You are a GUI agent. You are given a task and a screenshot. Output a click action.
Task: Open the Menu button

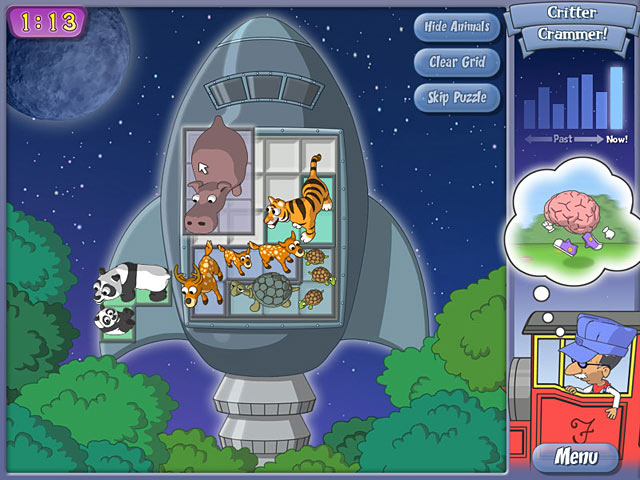[575, 458]
